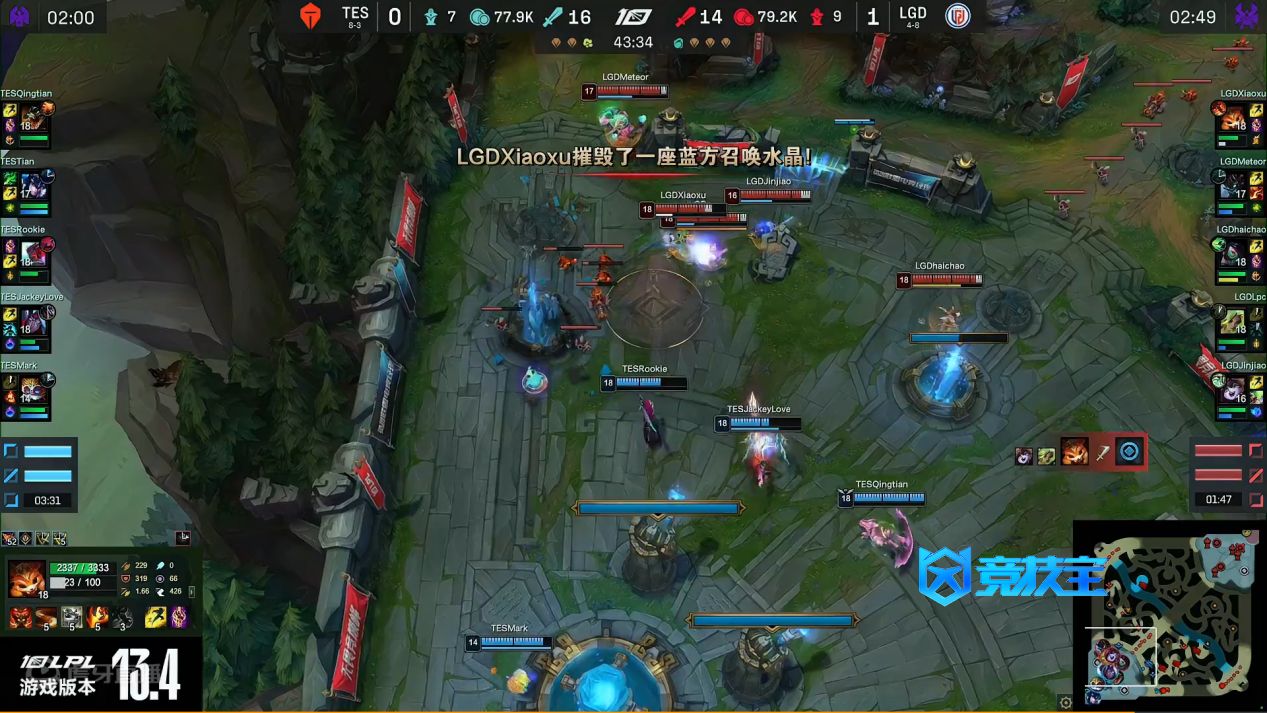Viewport: 1267px width, 713px height.
Task: Click Gnar's large champion portrait in HUD
Action: (26, 579)
